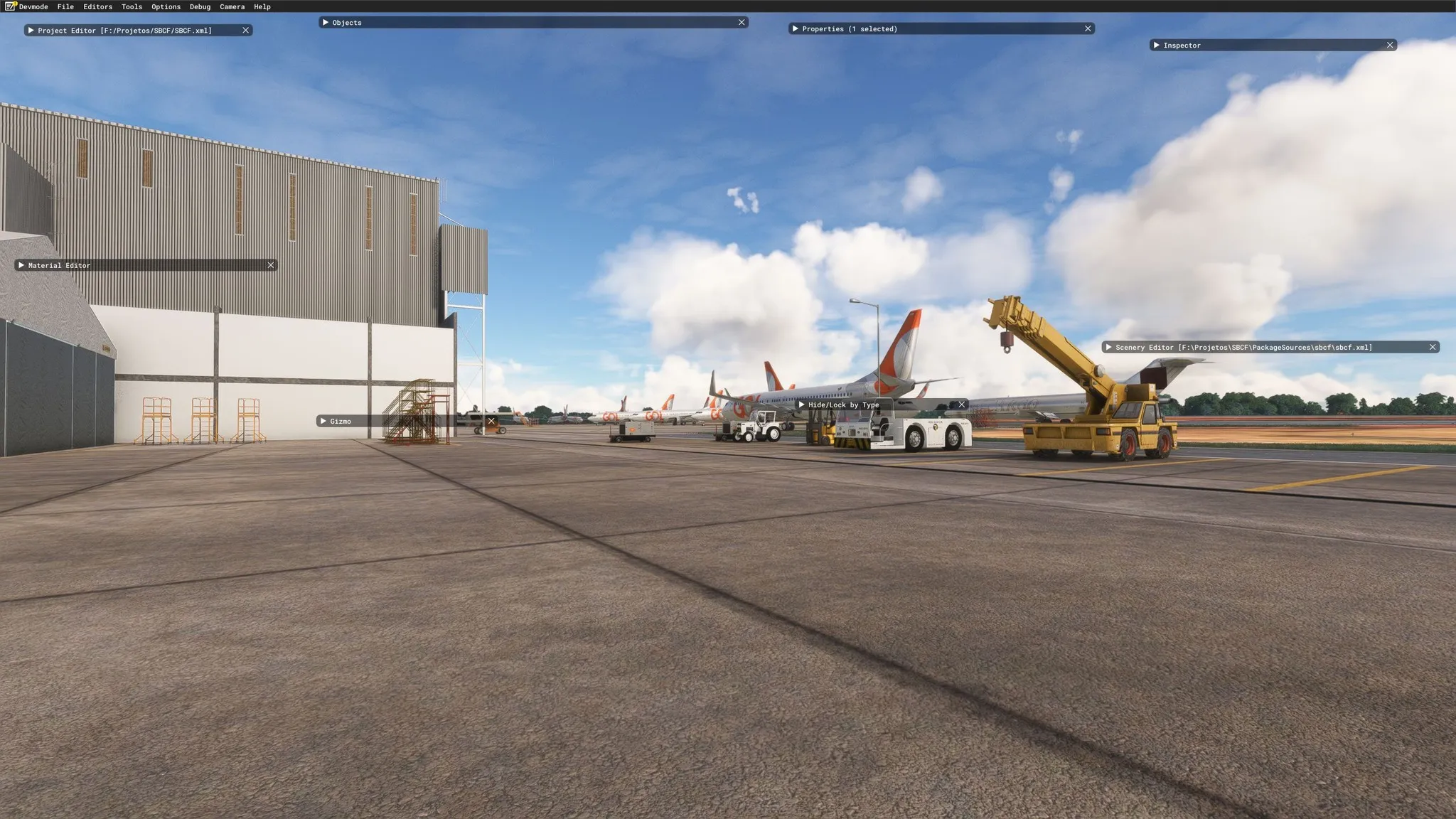Open the Editors menu

coord(97,6)
